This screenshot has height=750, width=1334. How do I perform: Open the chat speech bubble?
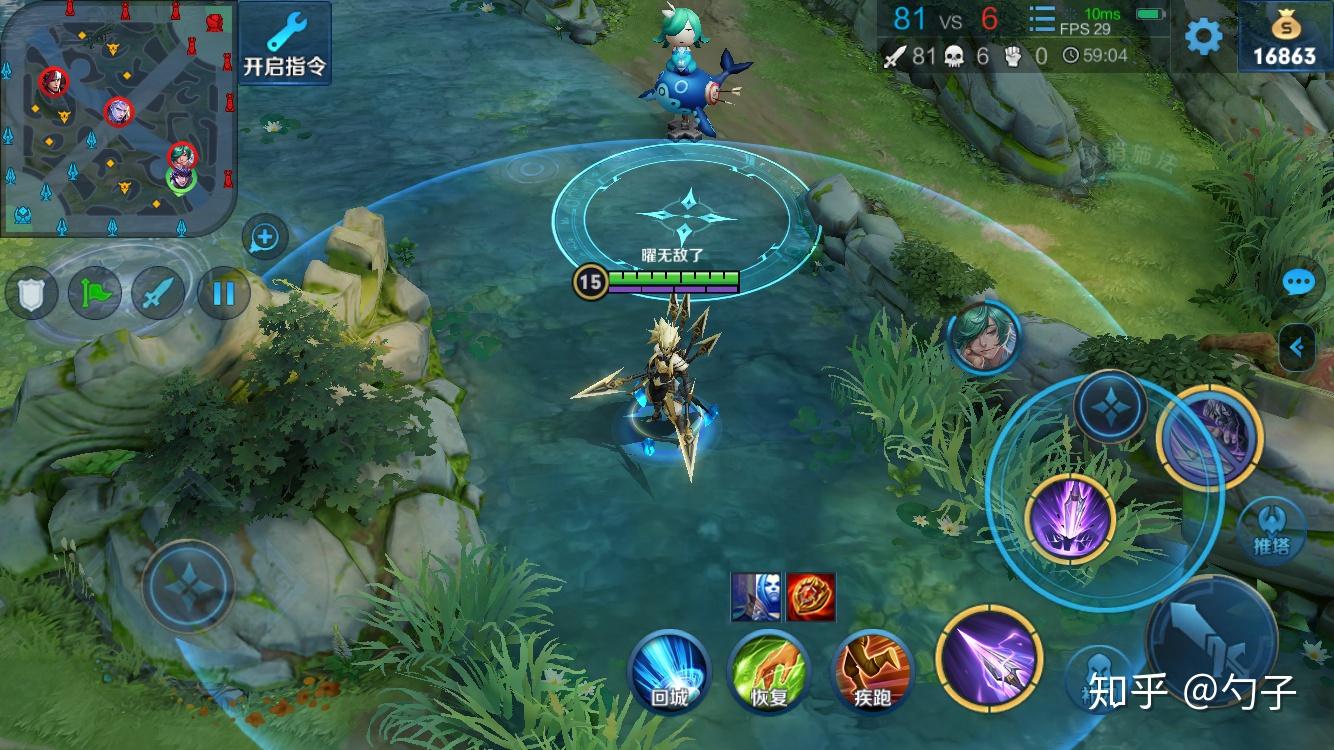pos(1298,283)
